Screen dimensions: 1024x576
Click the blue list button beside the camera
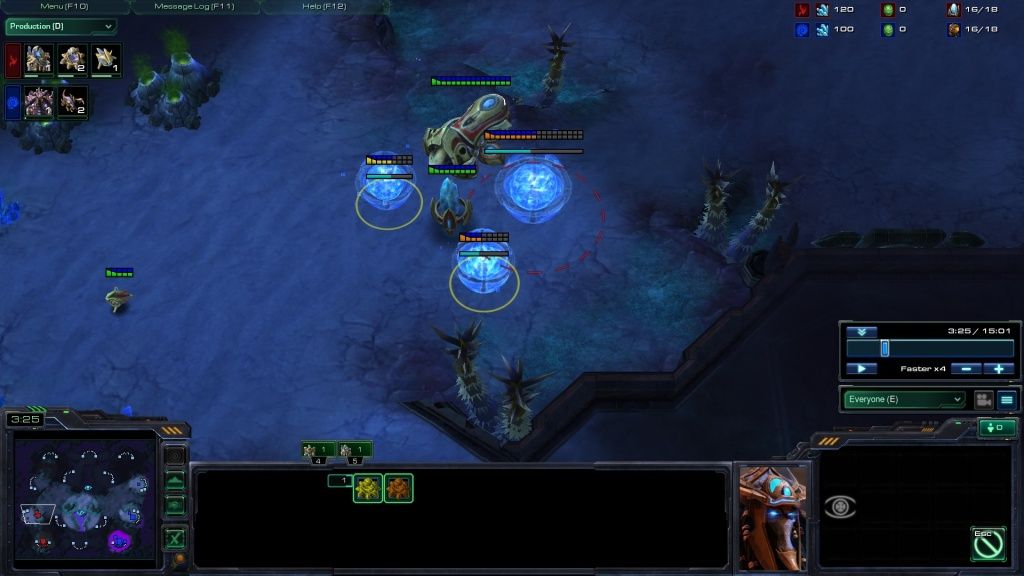tap(1006, 399)
